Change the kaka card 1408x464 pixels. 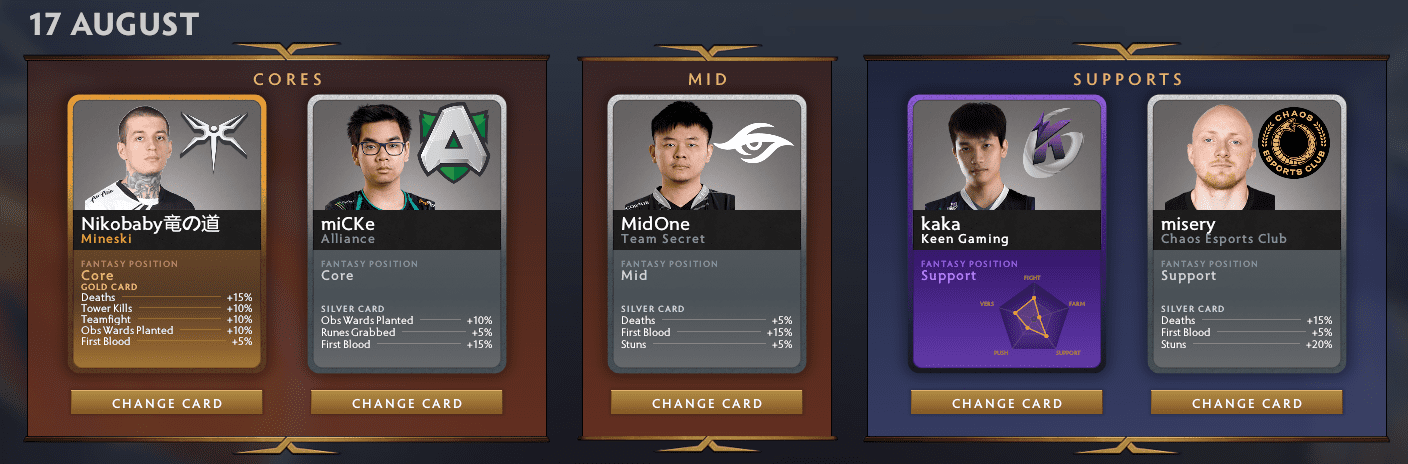[x=1007, y=403]
